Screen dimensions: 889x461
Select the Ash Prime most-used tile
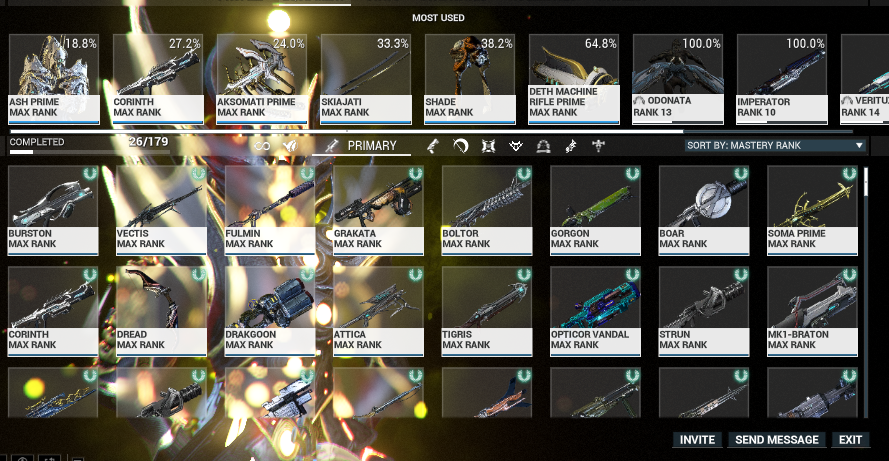(54, 78)
